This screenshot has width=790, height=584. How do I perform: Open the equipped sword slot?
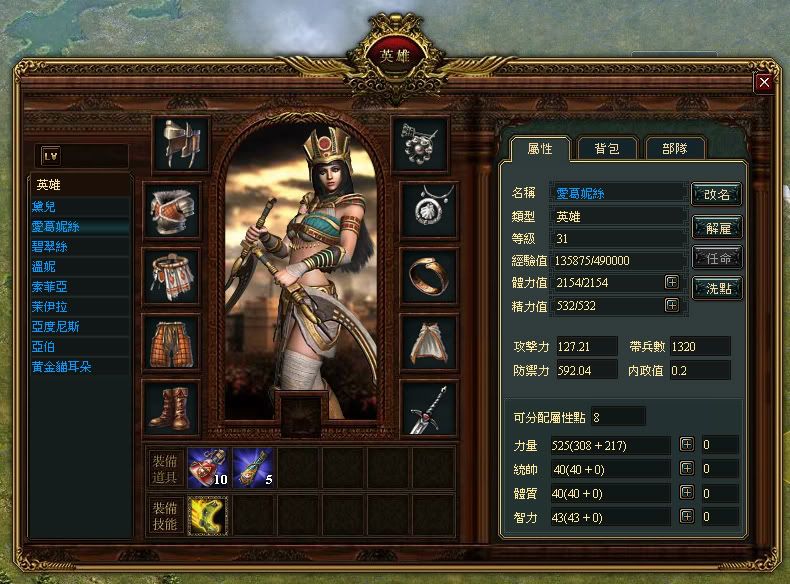429,408
